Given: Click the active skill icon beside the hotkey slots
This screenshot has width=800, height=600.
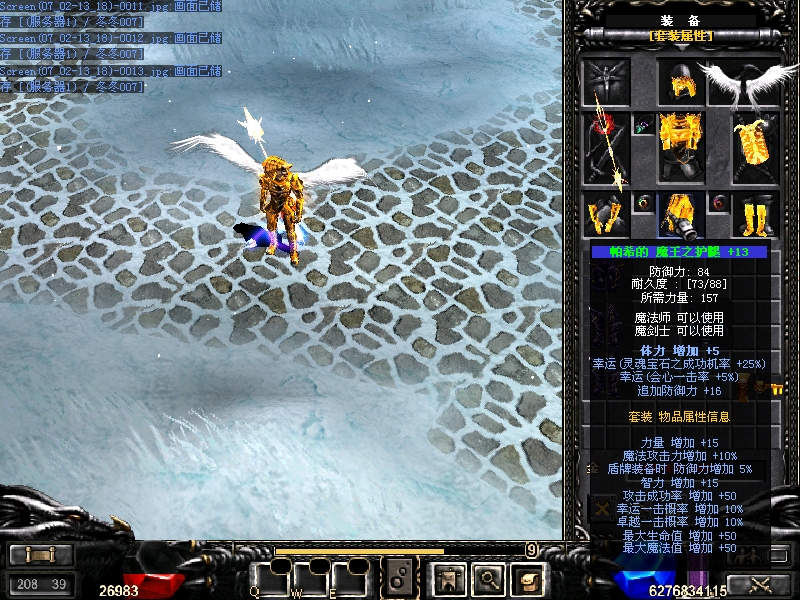Looking at the screenshot, I should [x=400, y=577].
